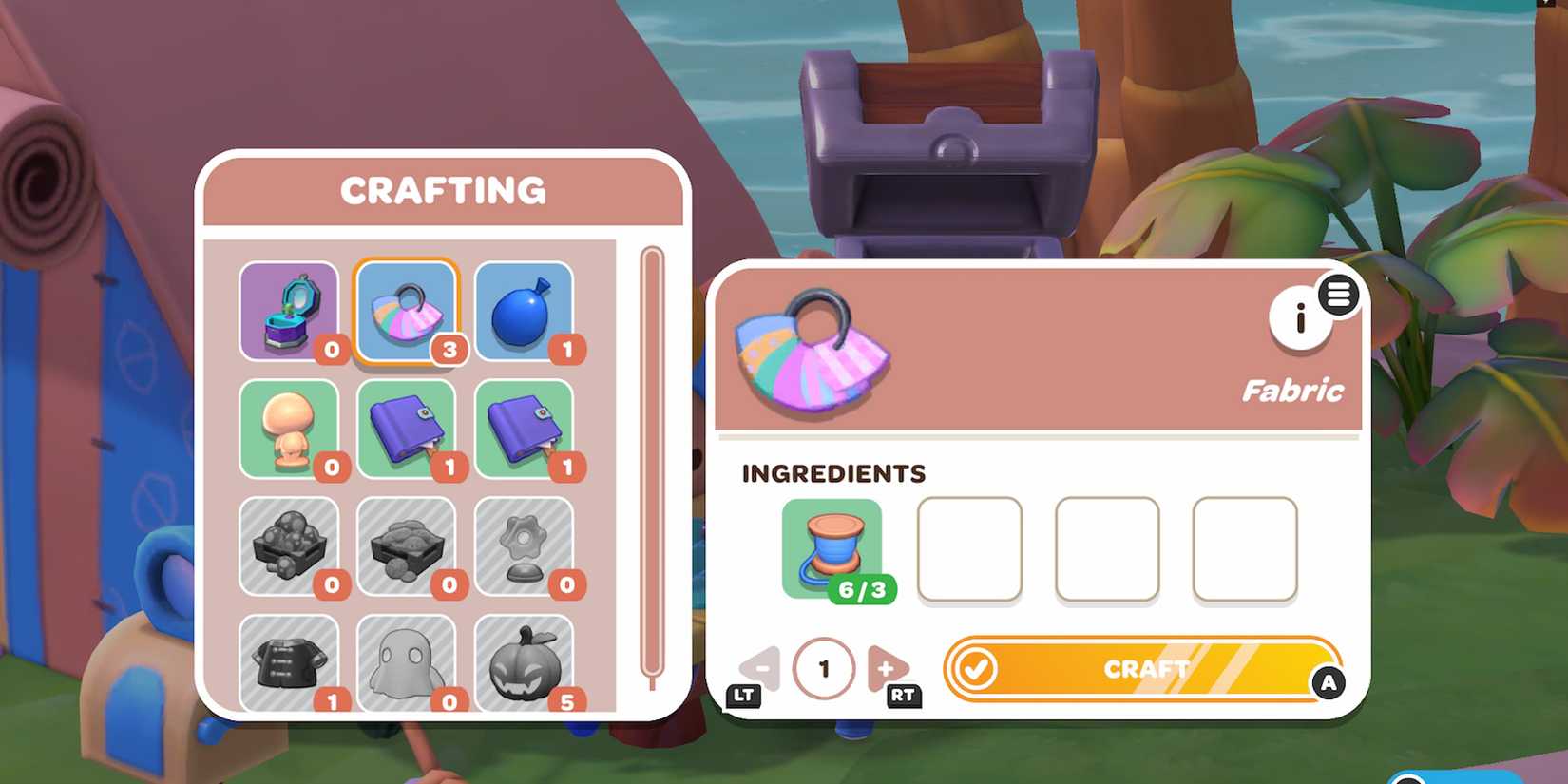
Task: Select the second purple journal recipe
Action: 526,428
